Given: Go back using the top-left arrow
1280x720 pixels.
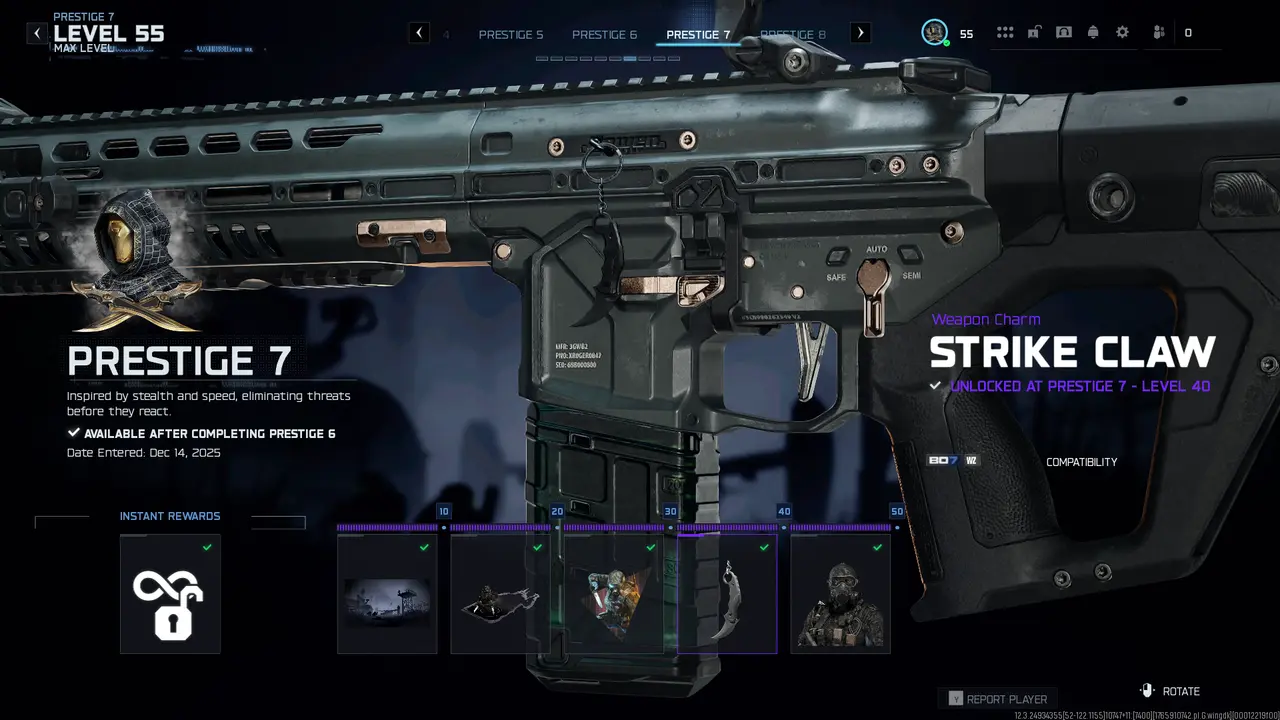Looking at the screenshot, I should 37,33.
